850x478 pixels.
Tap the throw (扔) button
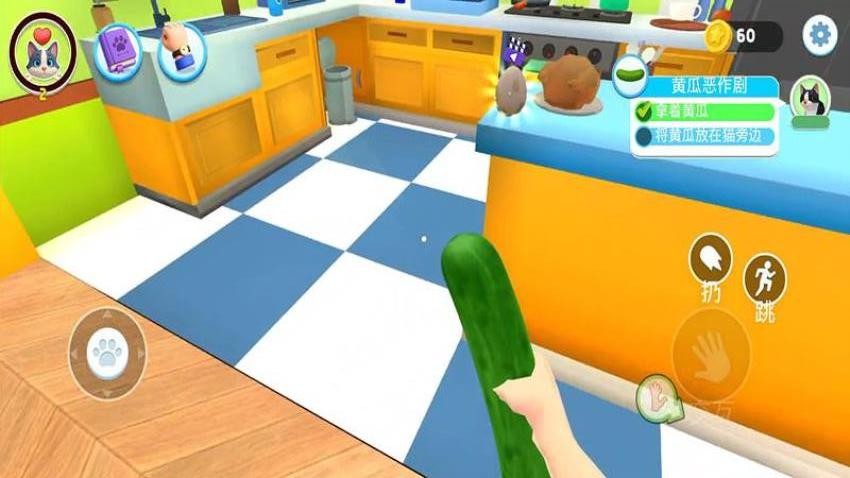[710, 259]
